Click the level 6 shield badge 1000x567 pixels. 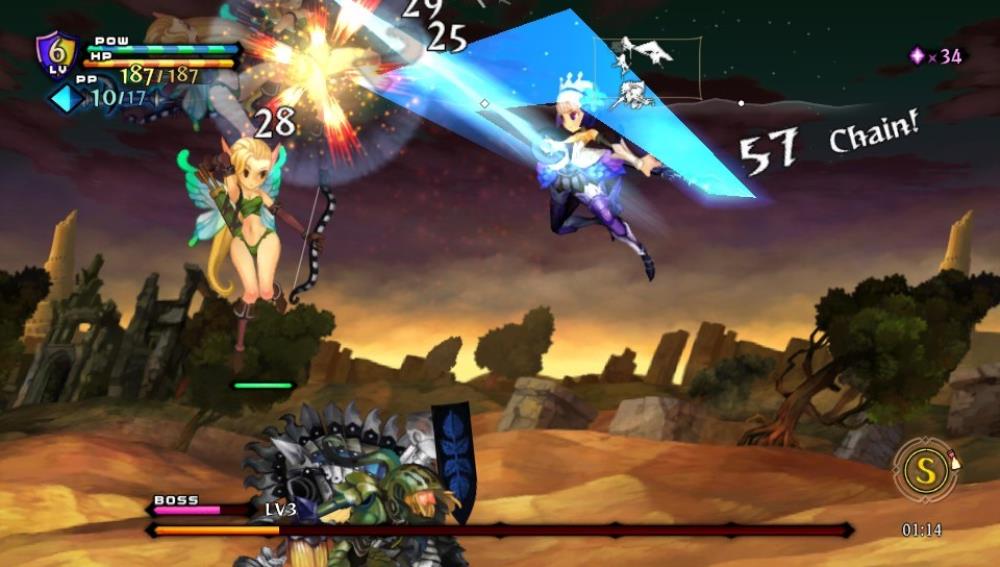point(56,51)
